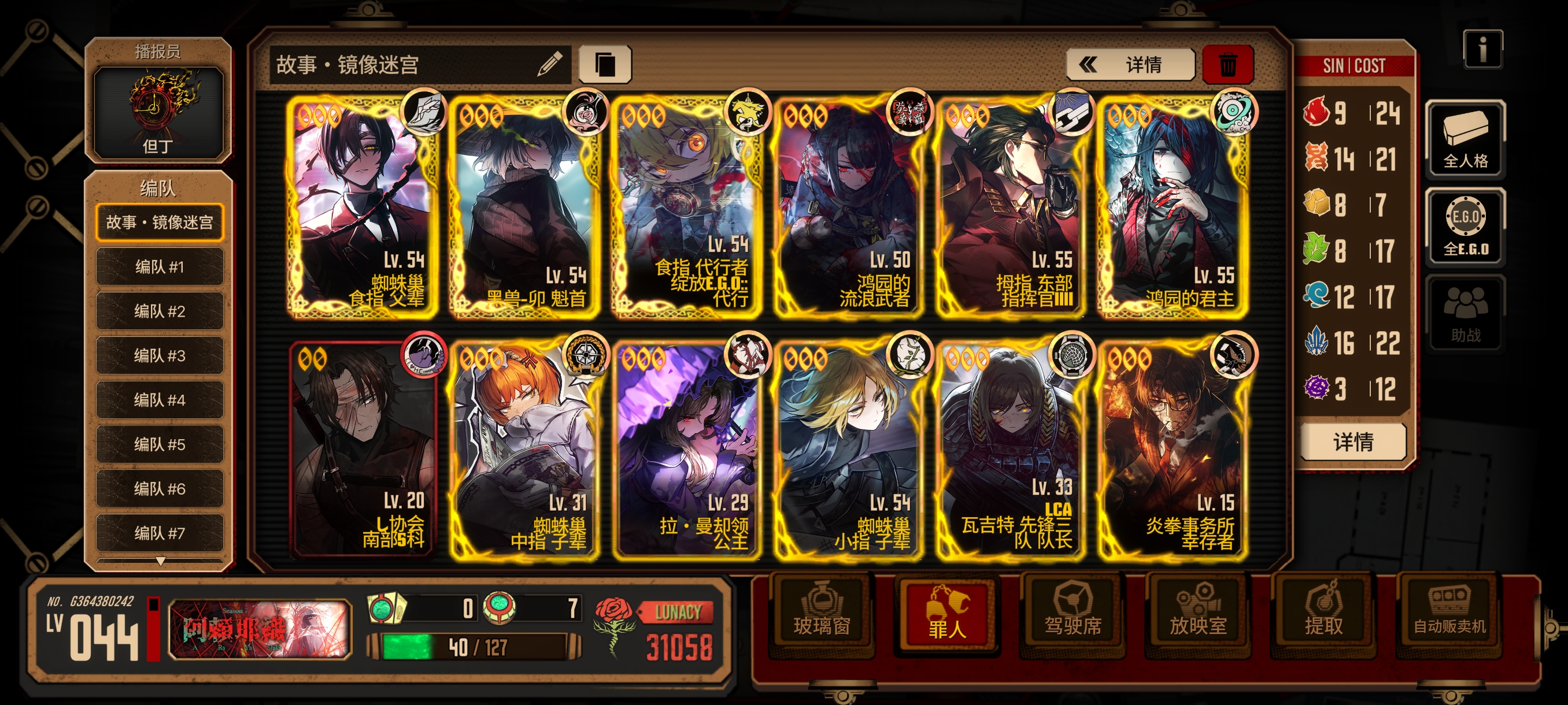Viewport: 1568px width, 705px height.
Task: Click the pencil icon to rename the team
Action: click(550, 63)
